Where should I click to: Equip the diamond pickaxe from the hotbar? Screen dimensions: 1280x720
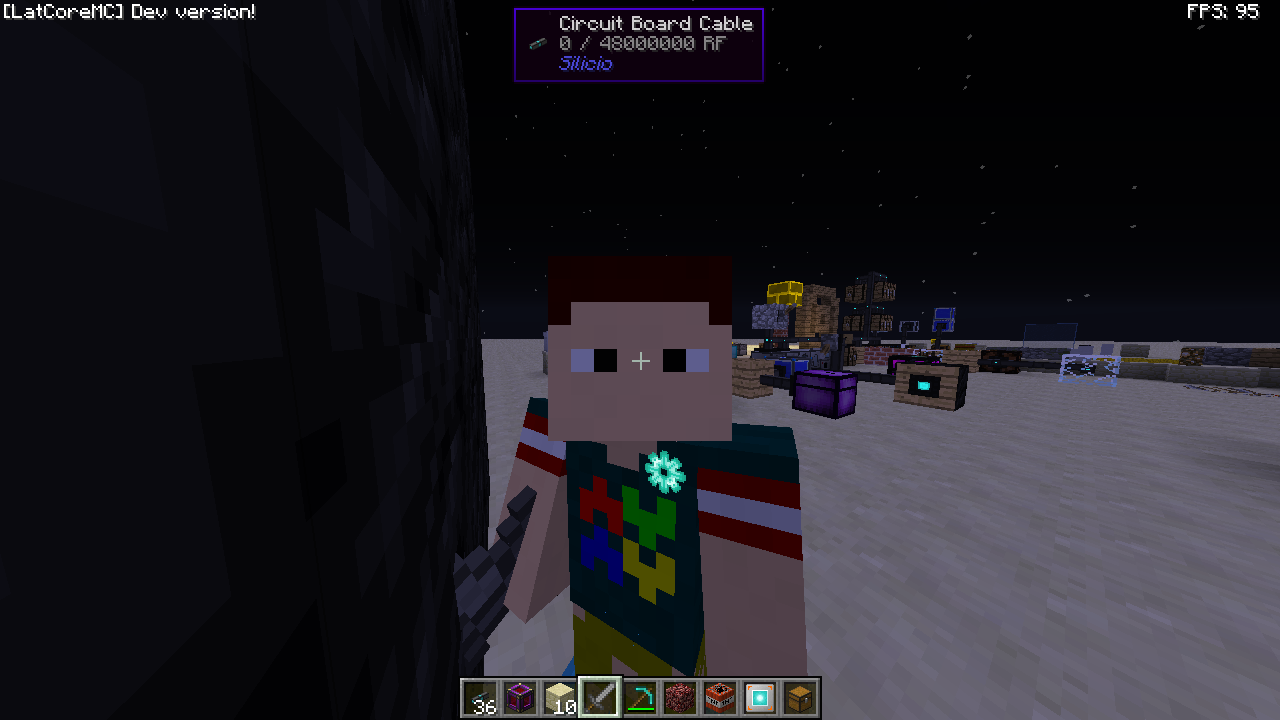tap(640, 697)
